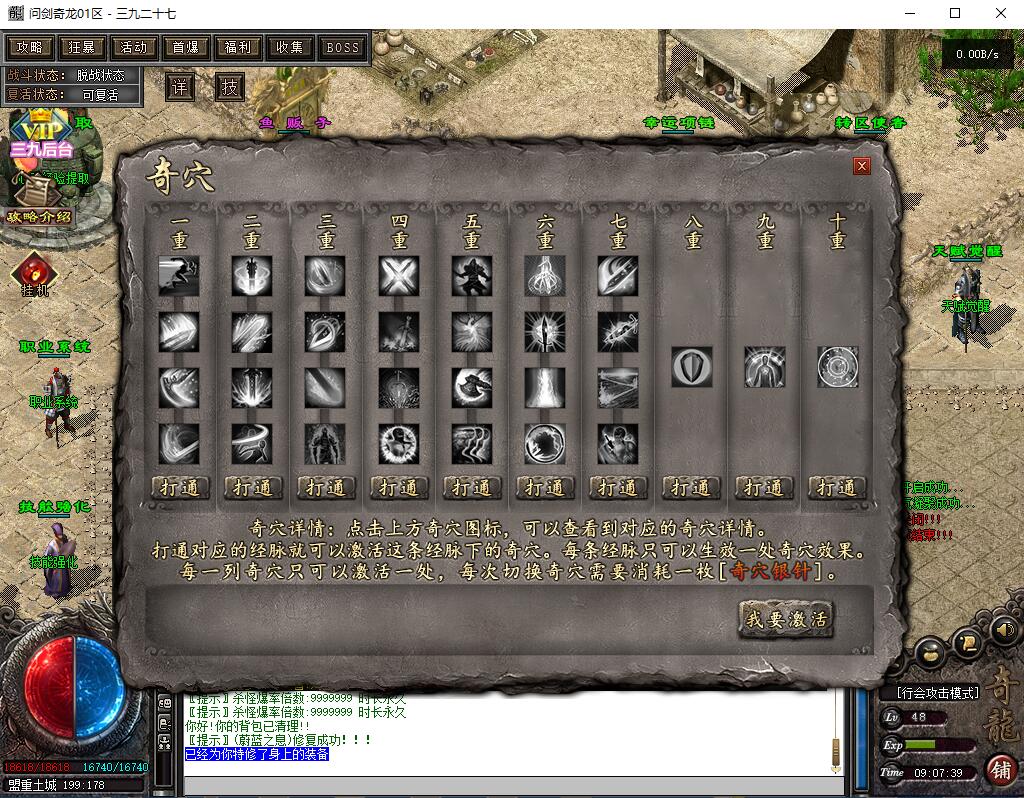The width and height of the screenshot is (1024, 798).
Task: Select the human figure icon under 九重
Action: click(765, 366)
